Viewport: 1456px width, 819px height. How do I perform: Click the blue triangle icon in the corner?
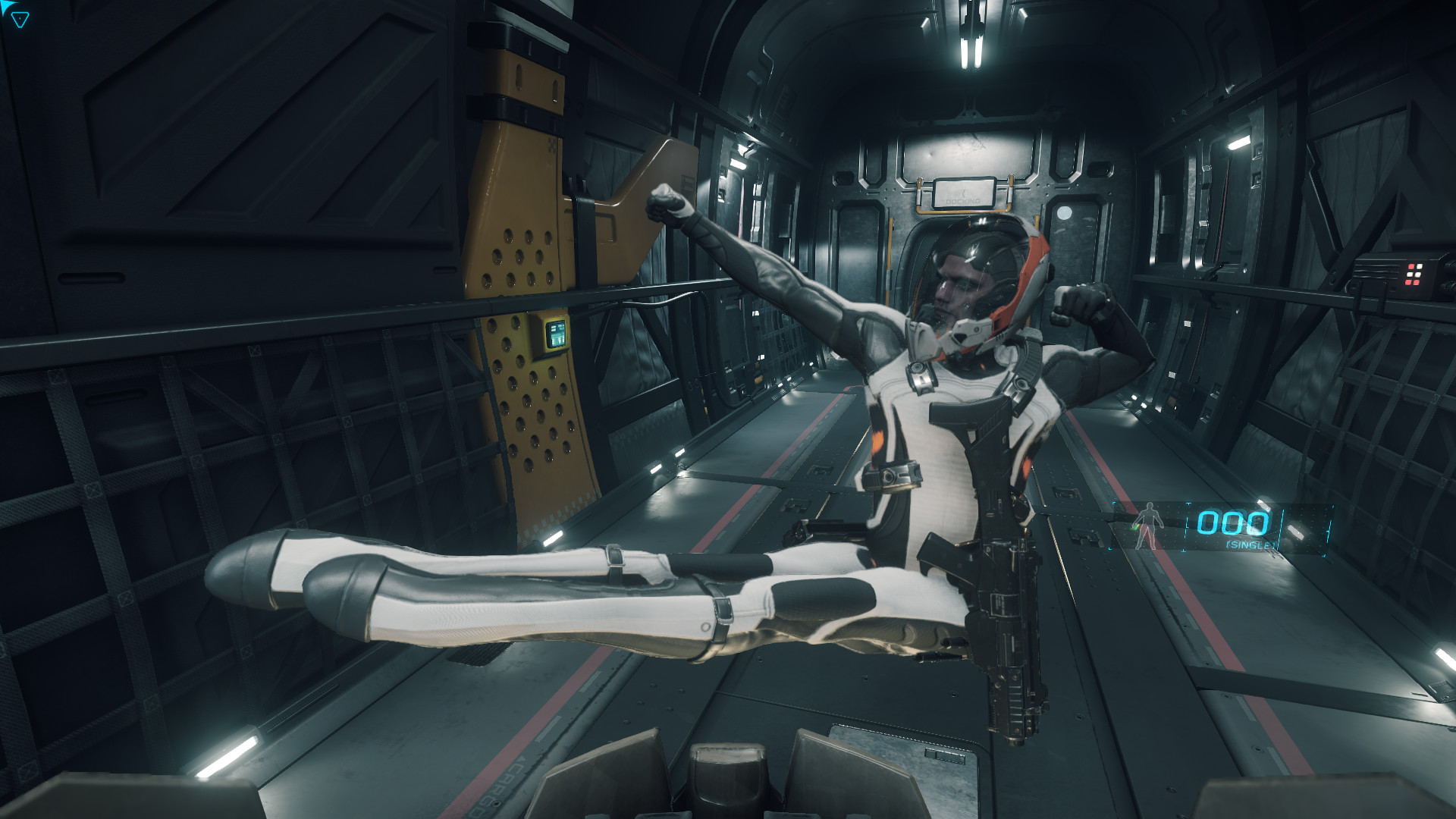pyautogui.click(x=20, y=20)
